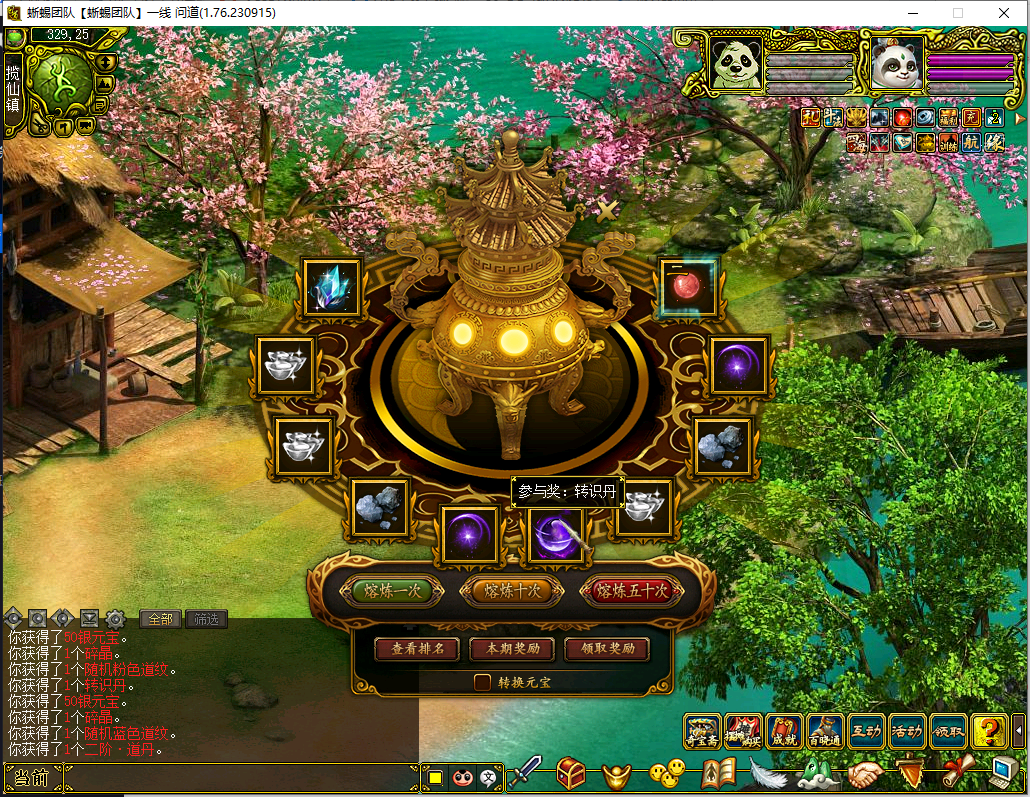The width and height of the screenshot is (1030, 797).
Task: Show 本期奖励 current period rewards
Action: coord(512,649)
